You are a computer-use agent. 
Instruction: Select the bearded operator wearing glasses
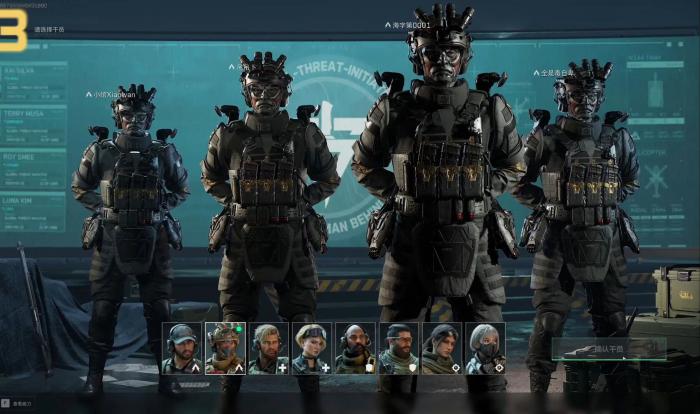coord(398,347)
